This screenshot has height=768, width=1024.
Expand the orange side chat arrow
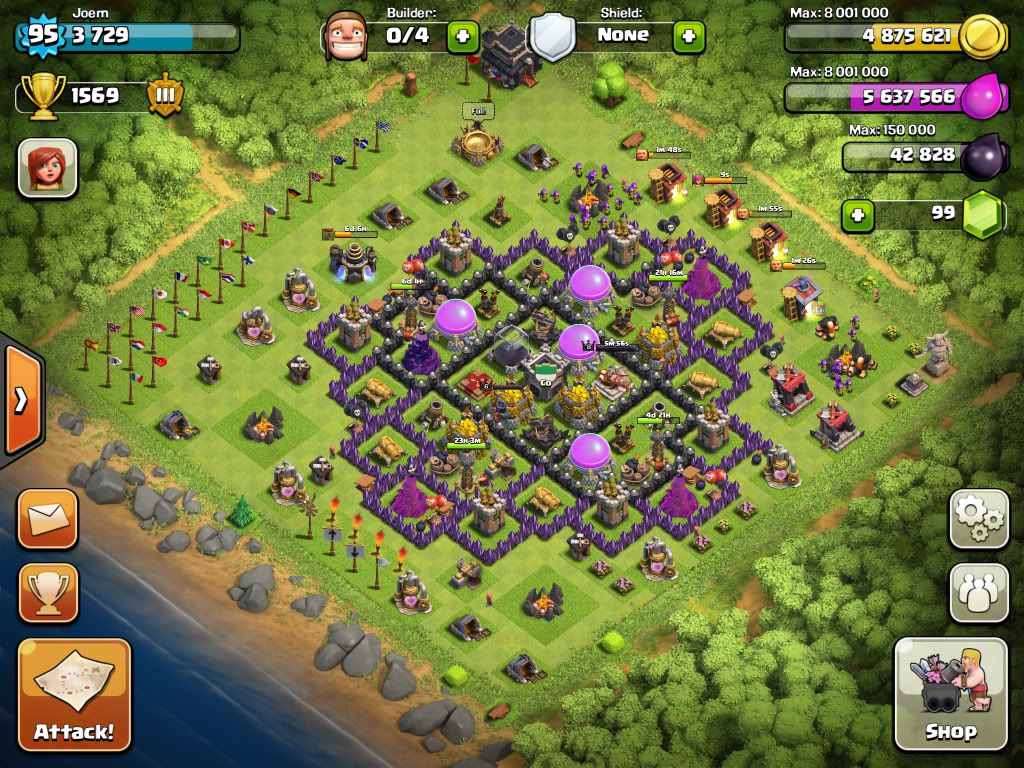click(20, 400)
